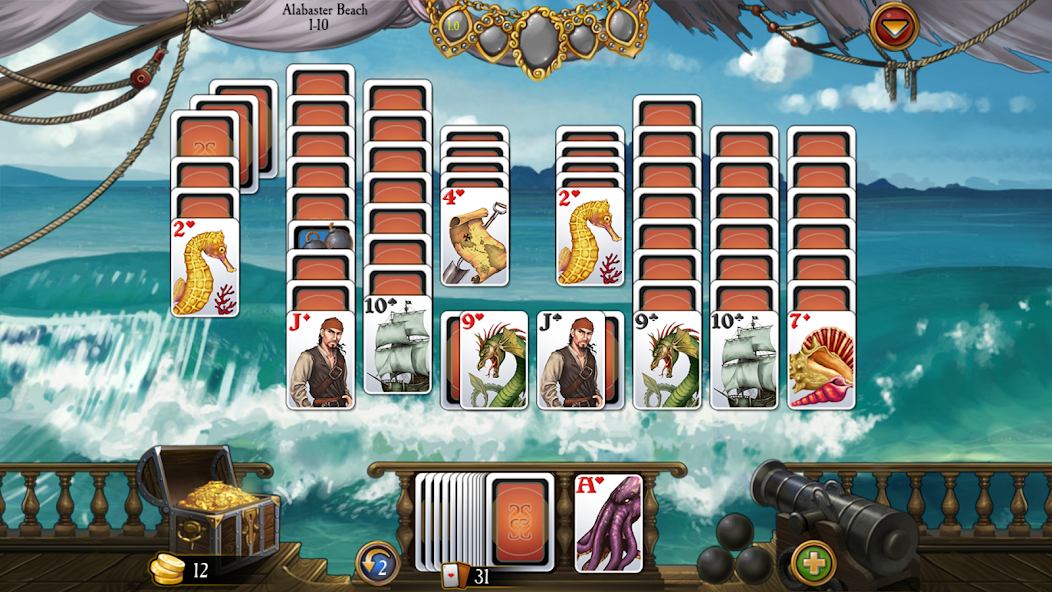Click the Ace of hearts octopus card

tap(608, 523)
